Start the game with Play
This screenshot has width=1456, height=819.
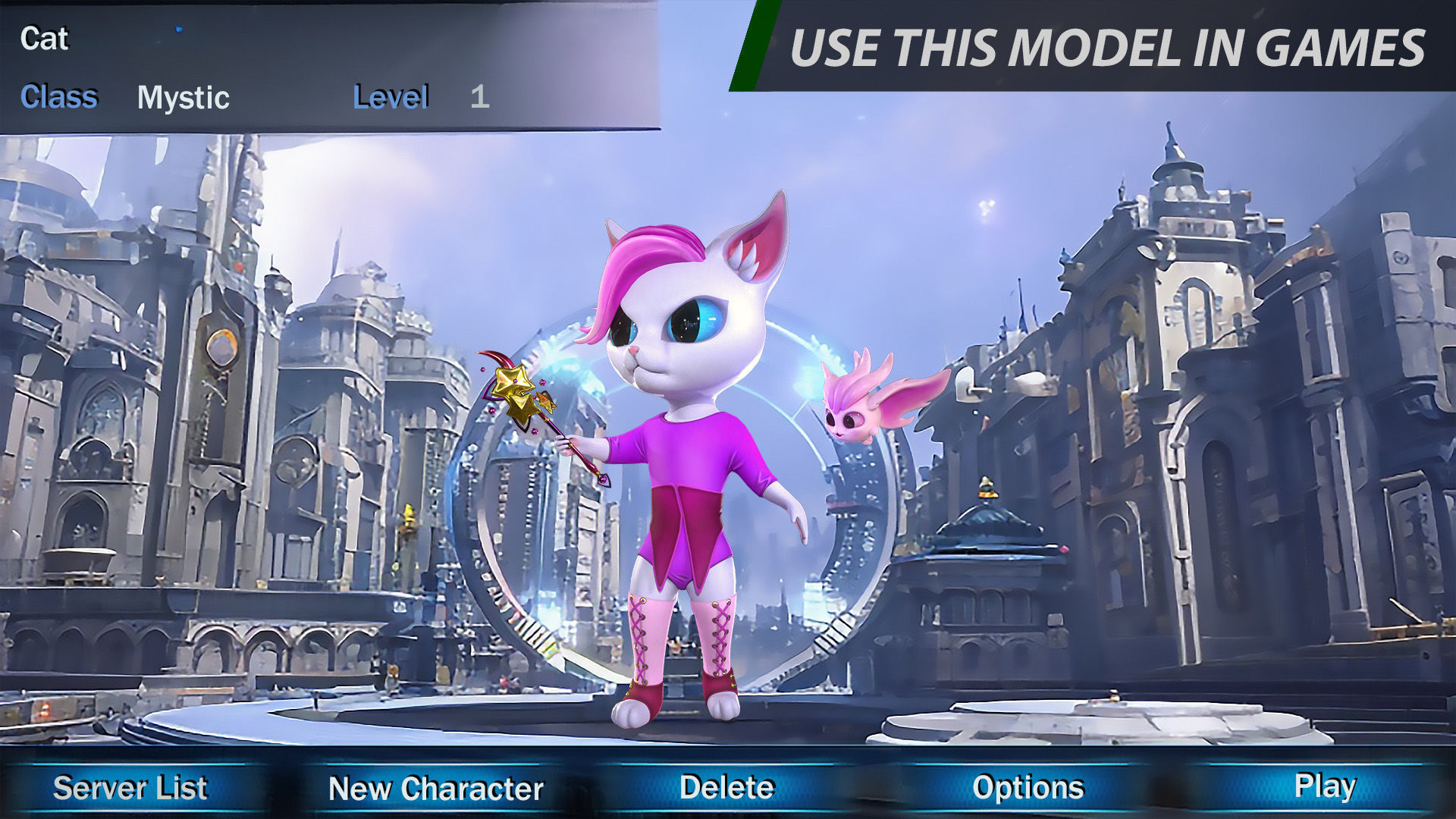coord(1324,786)
